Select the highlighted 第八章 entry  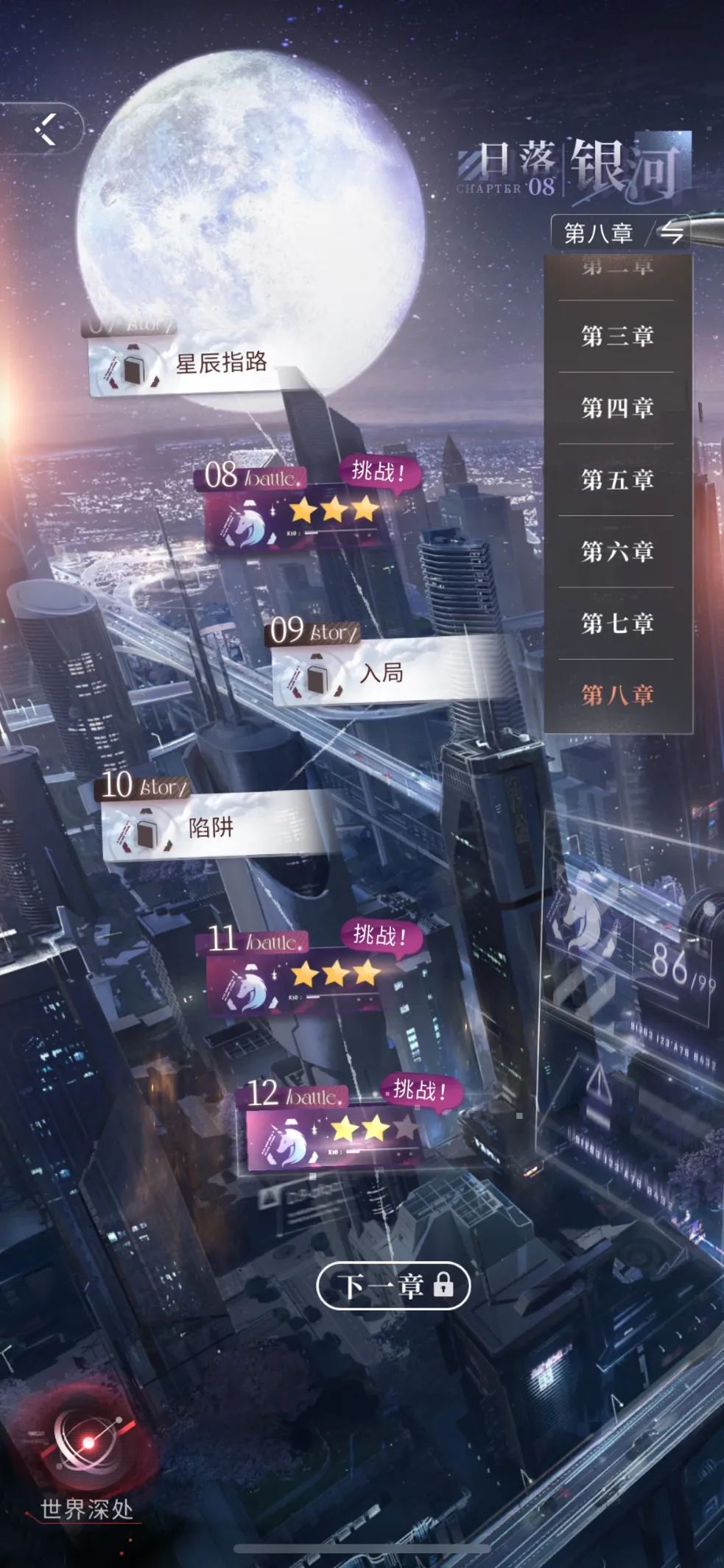(x=617, y=694)
